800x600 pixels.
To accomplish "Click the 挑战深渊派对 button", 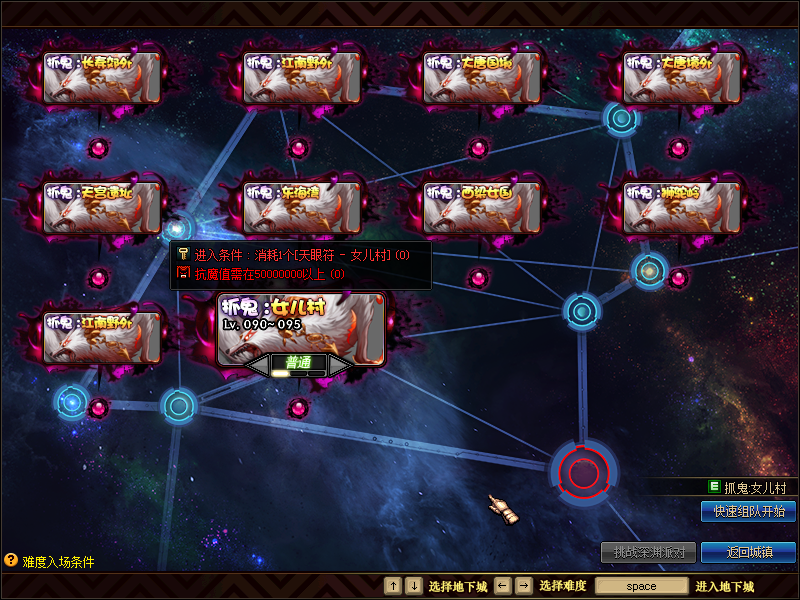I will [648, 552].
